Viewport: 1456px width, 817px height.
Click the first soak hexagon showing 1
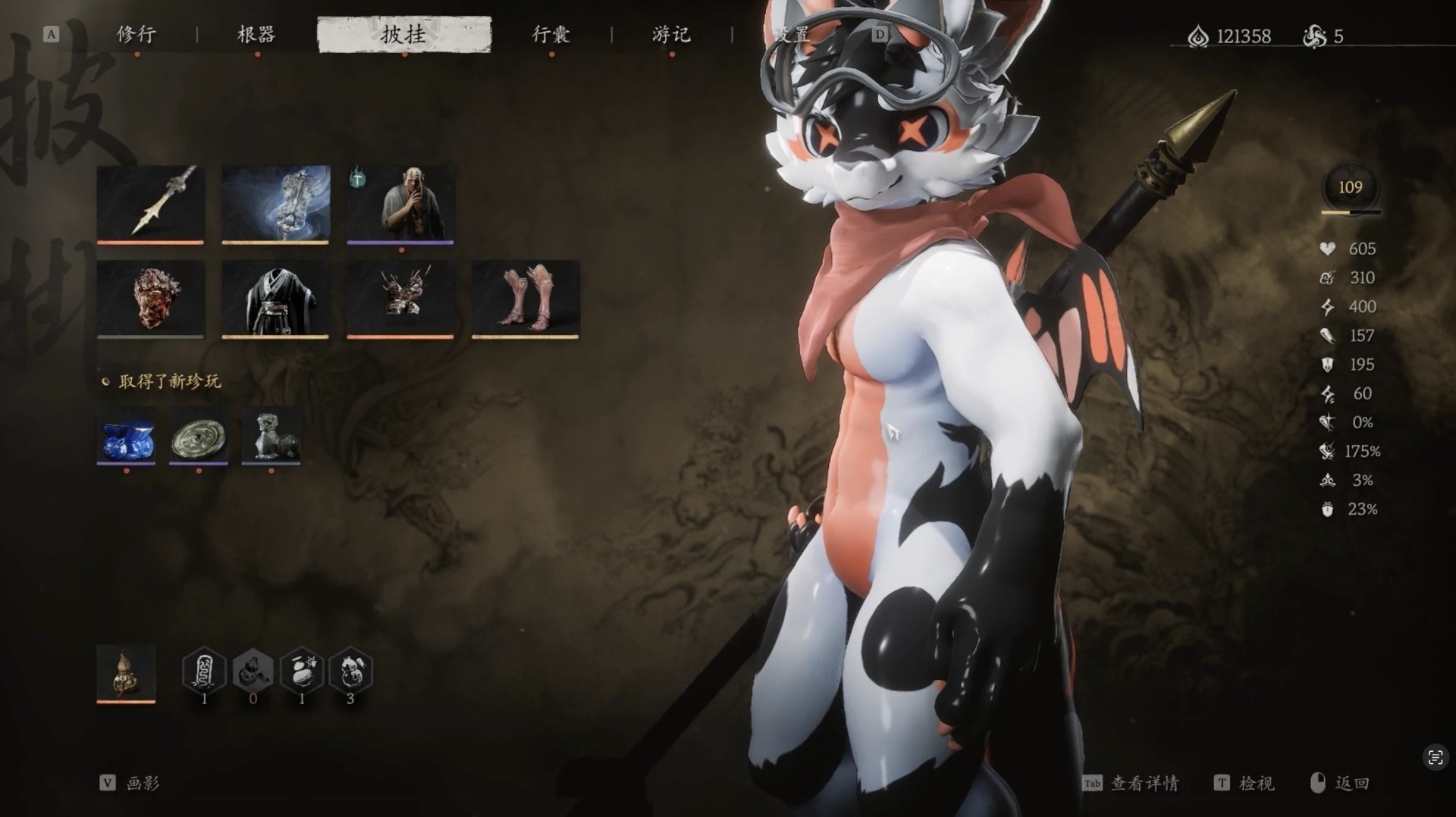pyautogui.click(x=203, y=671)
